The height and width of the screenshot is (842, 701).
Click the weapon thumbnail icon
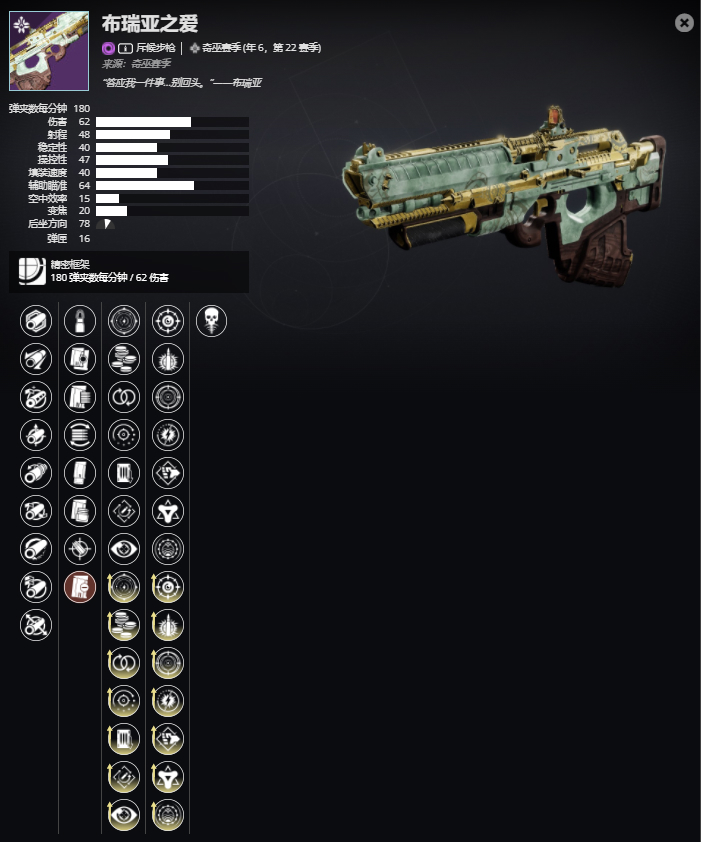(49, 51)
